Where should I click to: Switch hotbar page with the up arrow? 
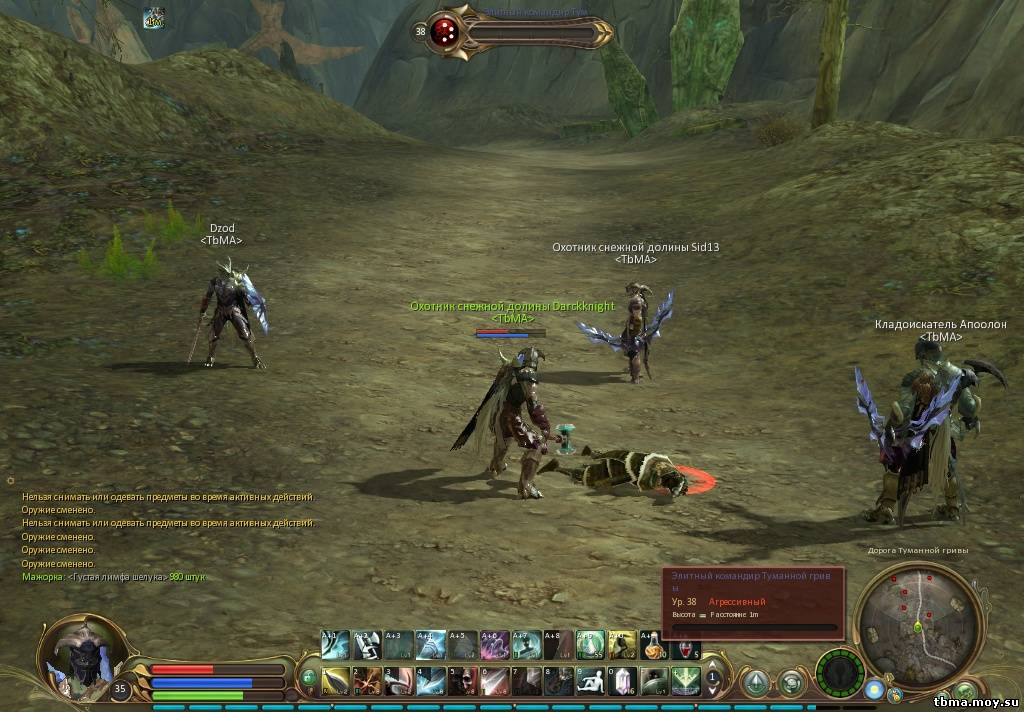click(x=713, y=663)
